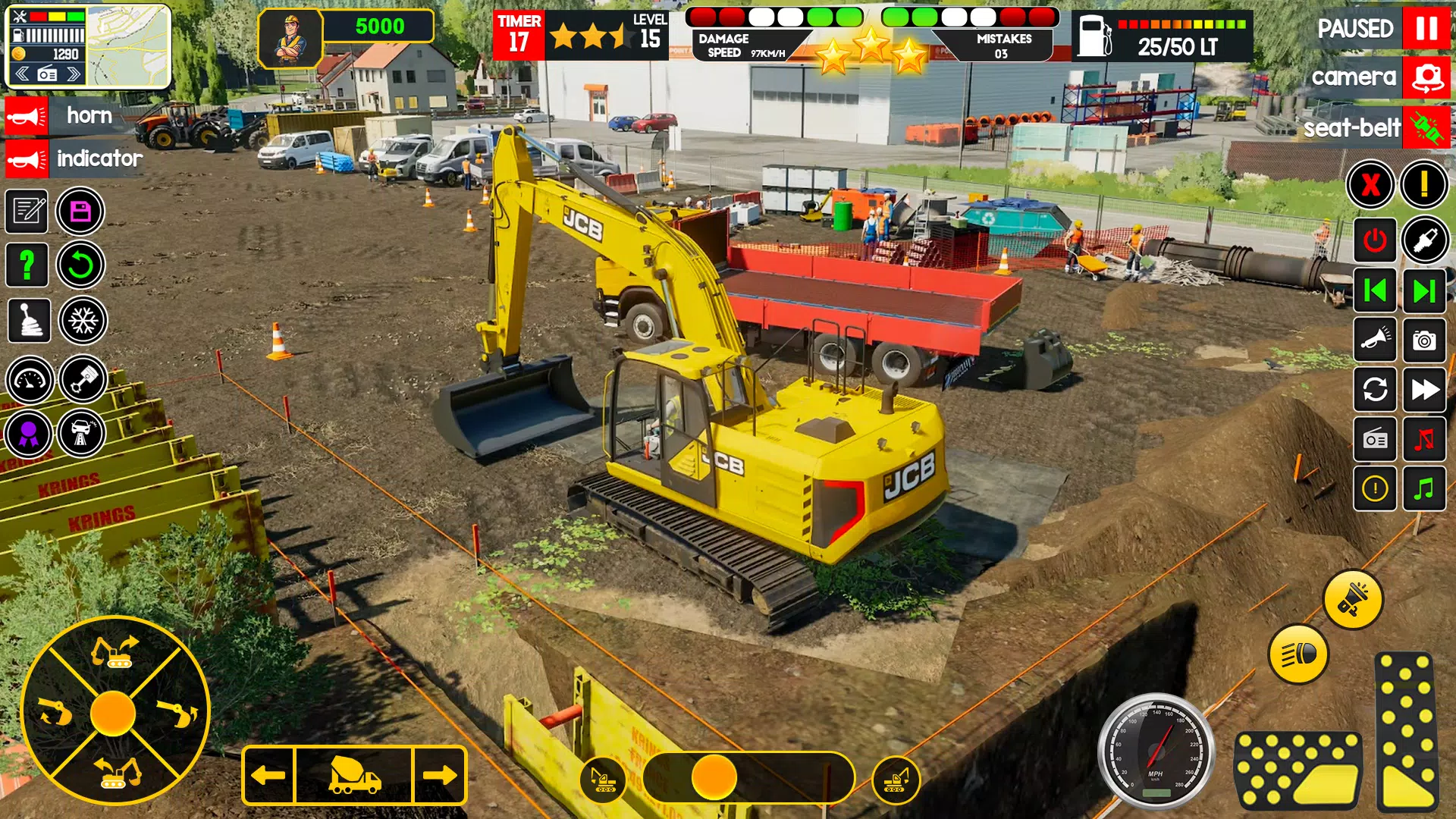Open the speedometer gauge settings
Screen dimensions: 1456x819
pos(28,380)
